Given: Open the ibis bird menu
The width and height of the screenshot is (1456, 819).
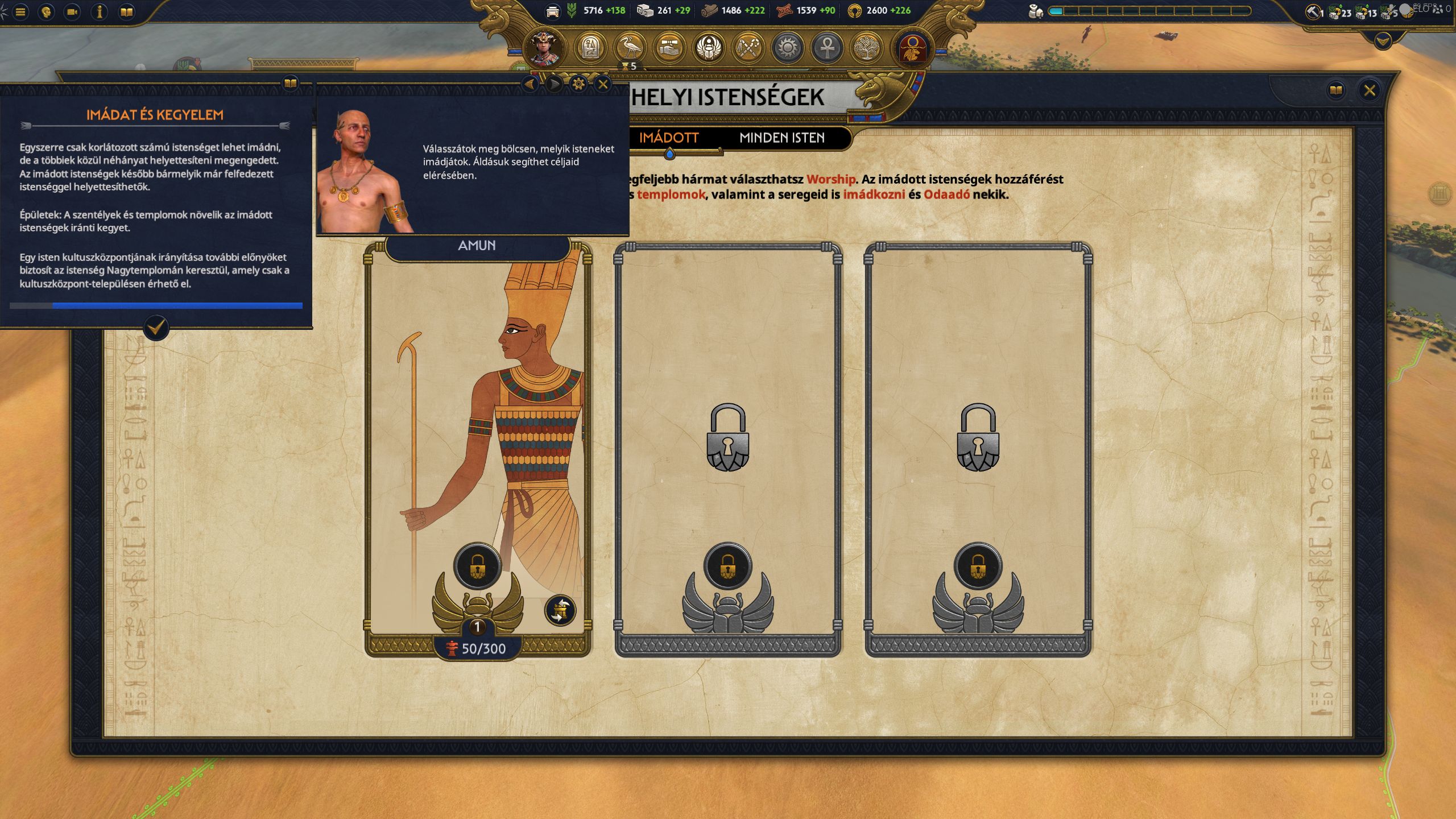Looking at the screenshot, I should [x=630, y=47].
